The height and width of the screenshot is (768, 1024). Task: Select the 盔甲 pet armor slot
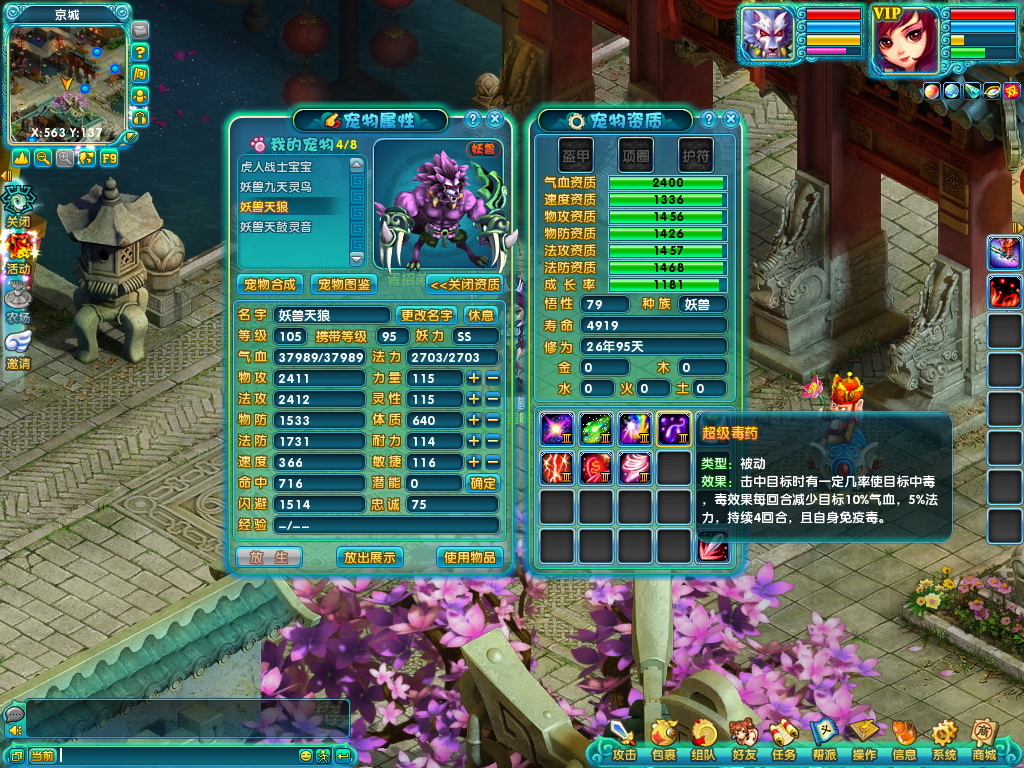[x=576, y=155]
